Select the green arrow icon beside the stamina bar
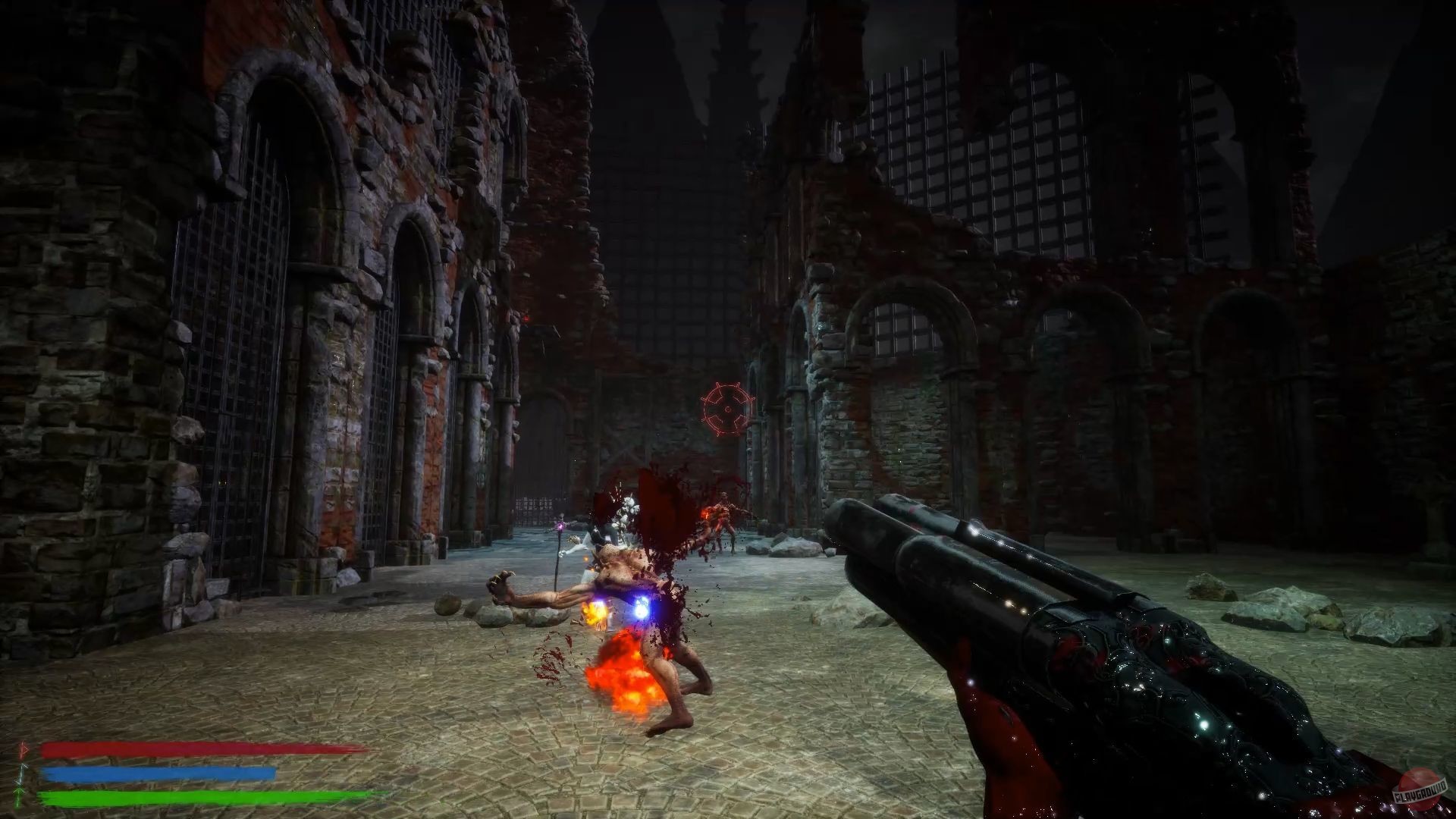Image resolution: width=1456 pixels, height=819 pixels. tap(19, 796)
